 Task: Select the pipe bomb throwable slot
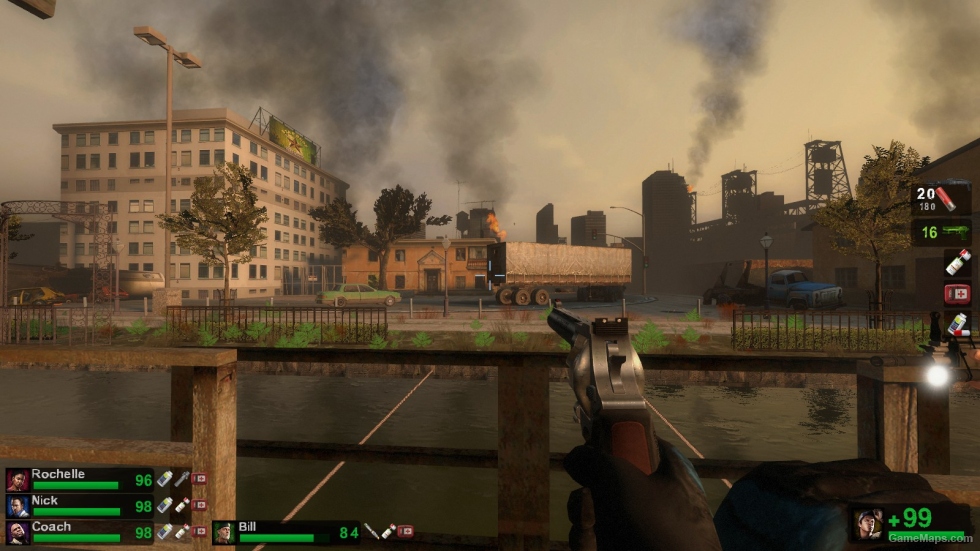point(957,263)
